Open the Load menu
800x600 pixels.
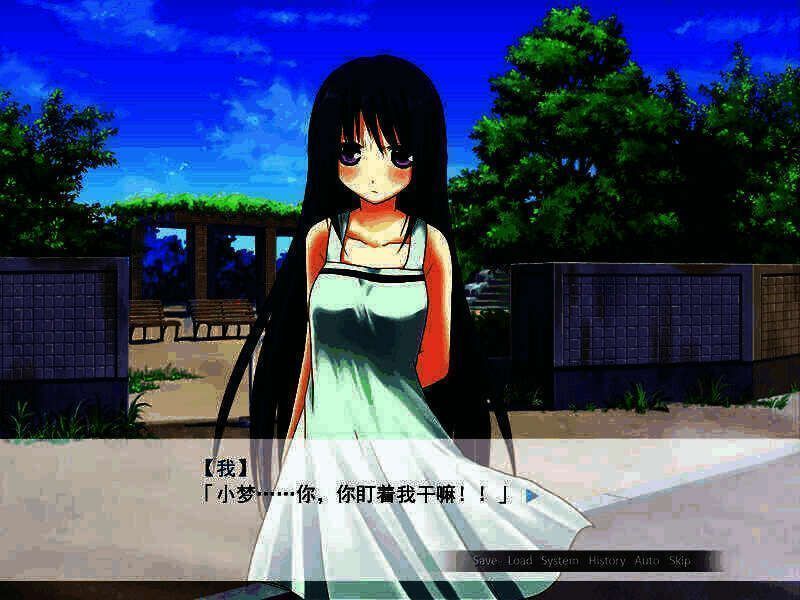click(x=520, y=561)
